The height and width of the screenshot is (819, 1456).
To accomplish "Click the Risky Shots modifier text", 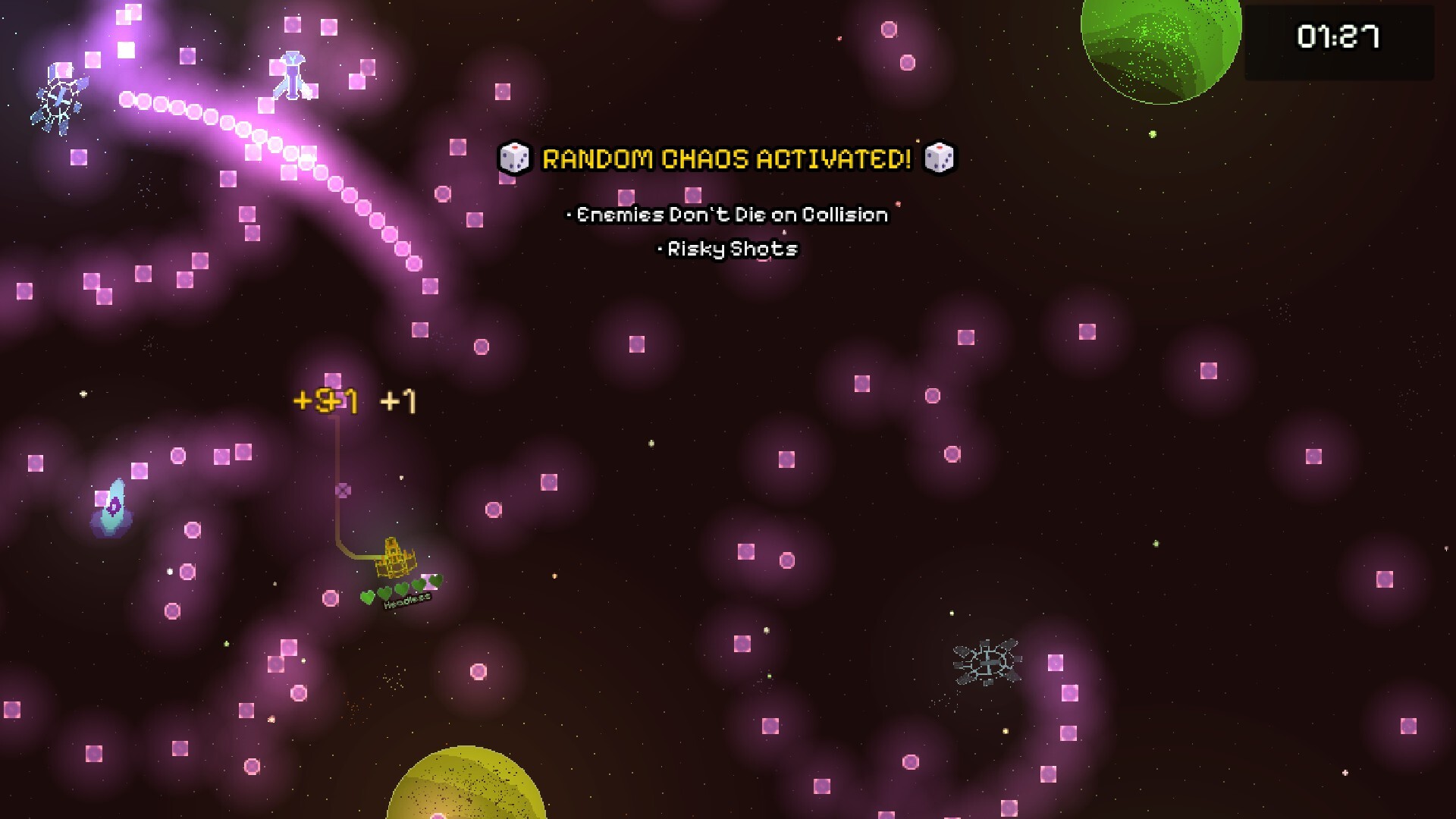I will coord(730,249).
